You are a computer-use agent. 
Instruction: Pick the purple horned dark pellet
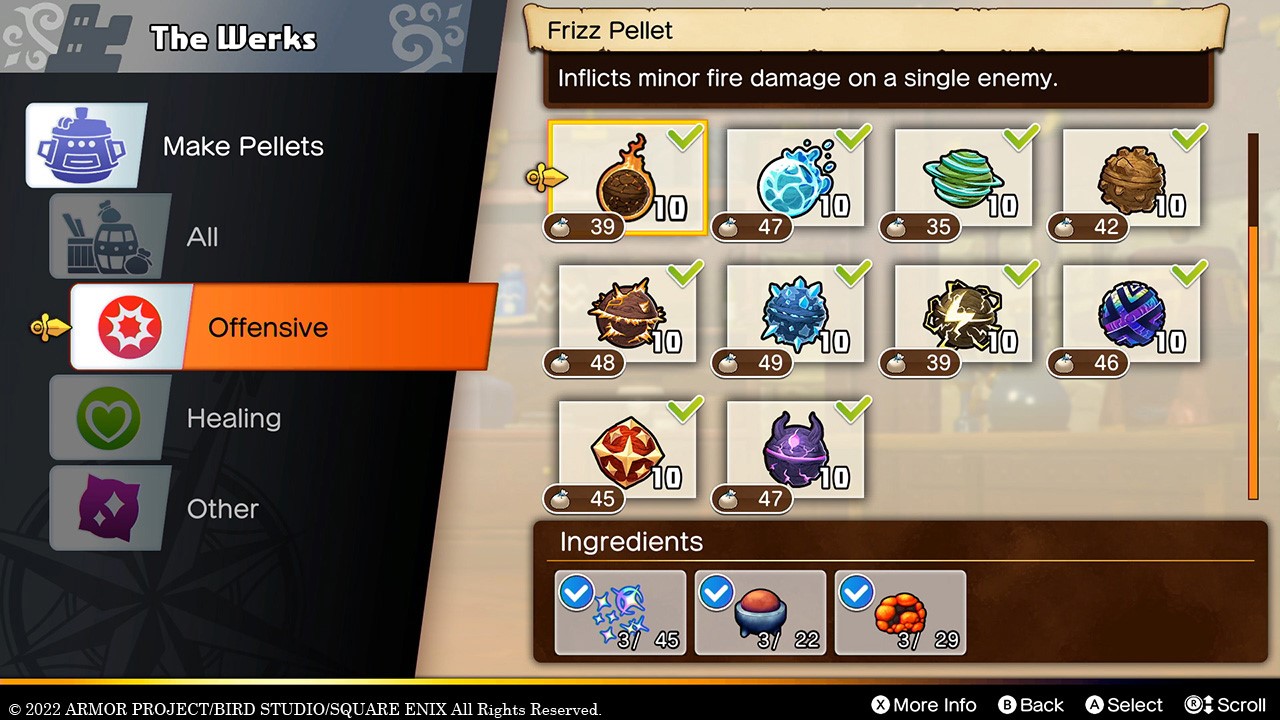pos(796,452)
